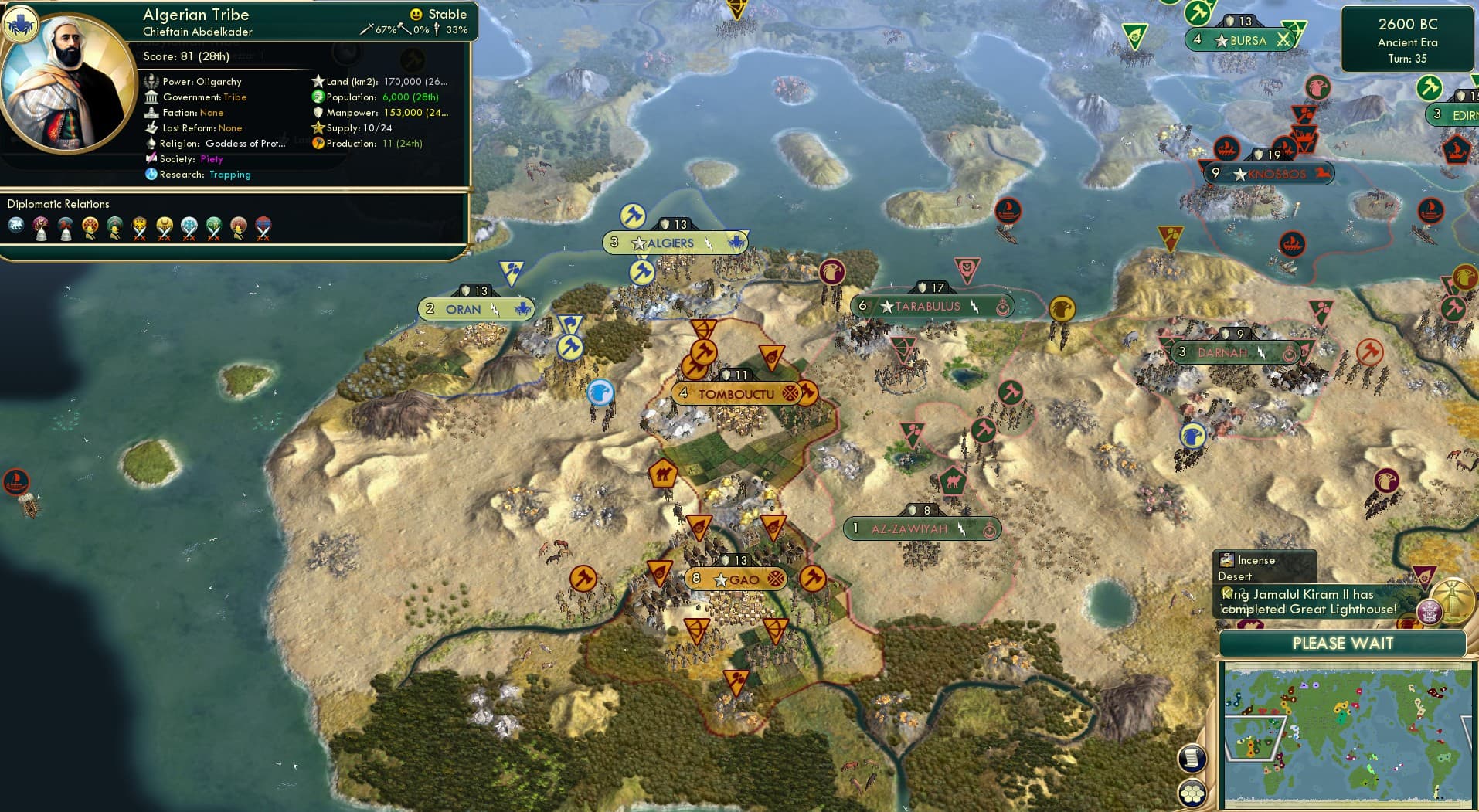Click the PLEASE WAIT banner
1479x812 pixels.
pyautogui.click(x=1343, y=643)
